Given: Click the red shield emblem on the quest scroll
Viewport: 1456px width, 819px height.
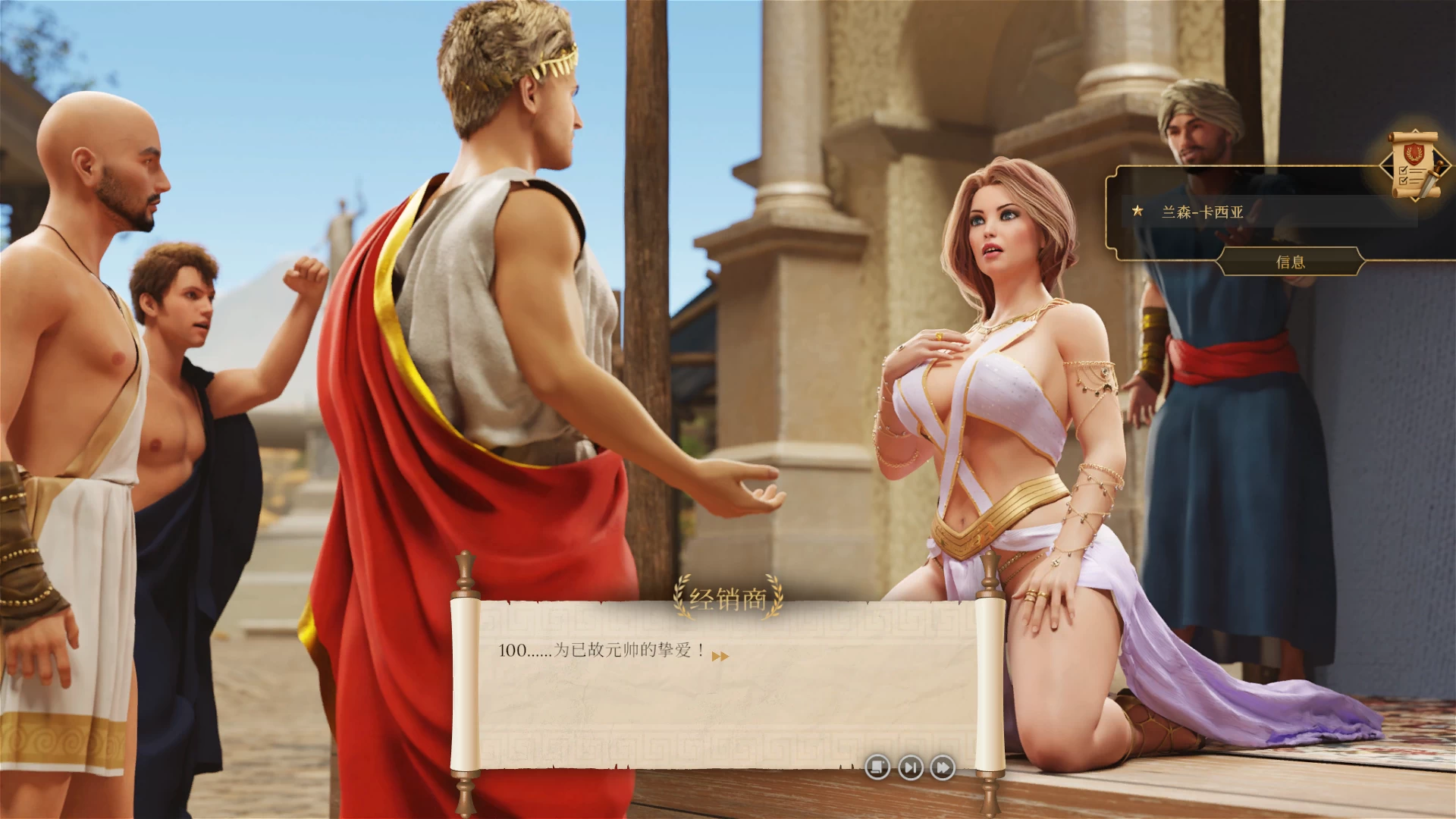Looking at the screenshot, I should click(1414, 152).
